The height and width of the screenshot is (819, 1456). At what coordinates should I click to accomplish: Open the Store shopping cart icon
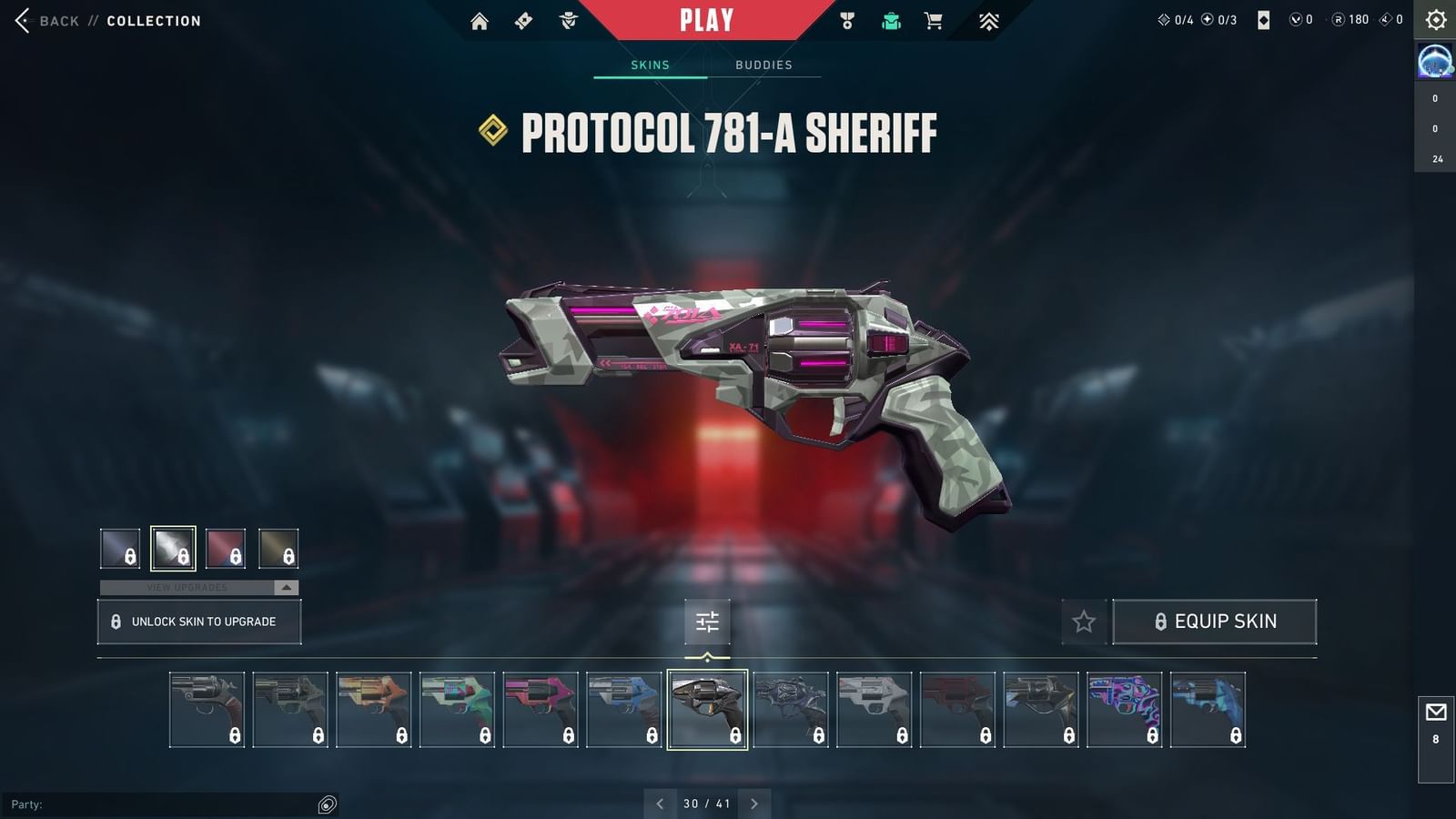point(934,19)
